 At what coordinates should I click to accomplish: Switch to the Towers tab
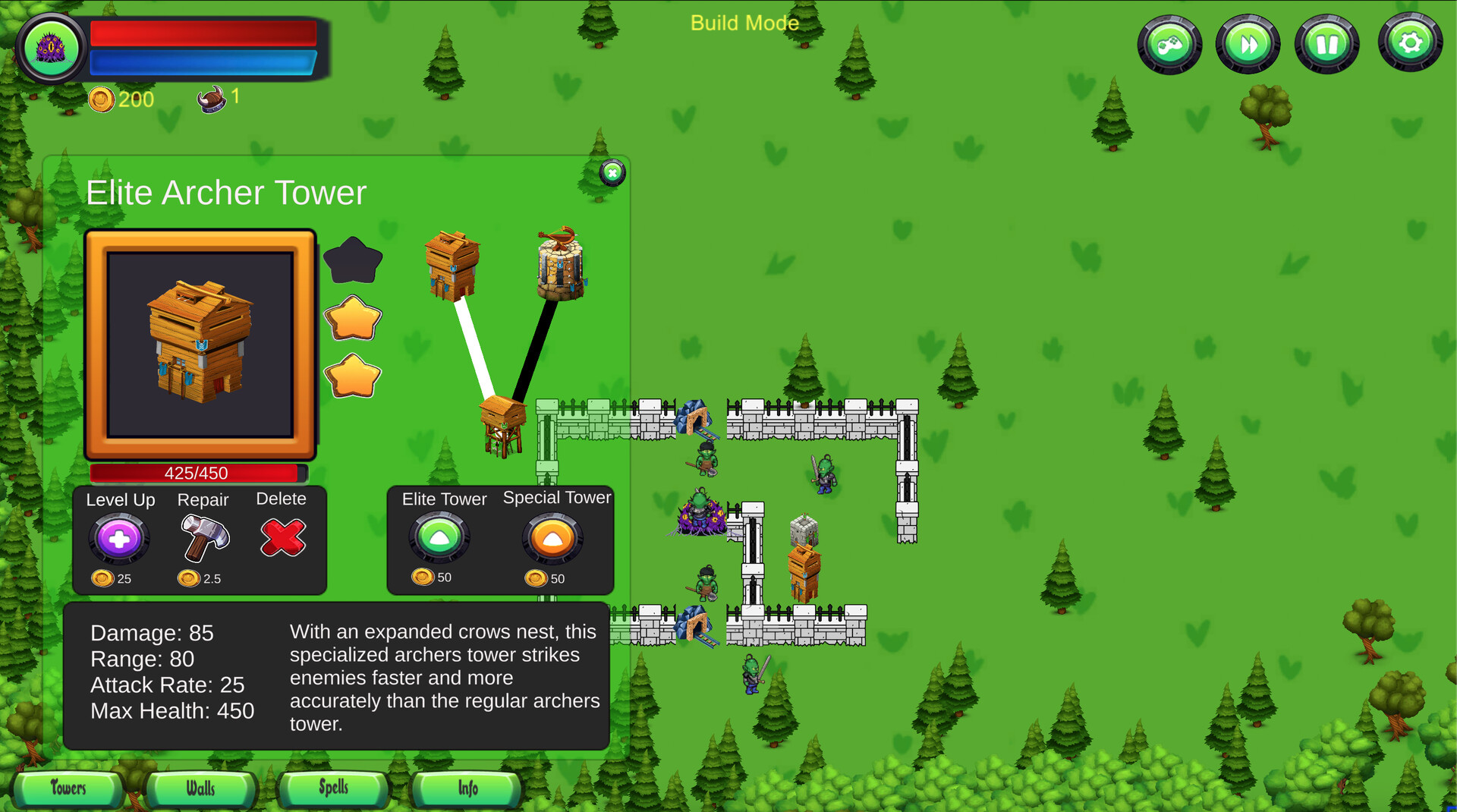point(67,789)
